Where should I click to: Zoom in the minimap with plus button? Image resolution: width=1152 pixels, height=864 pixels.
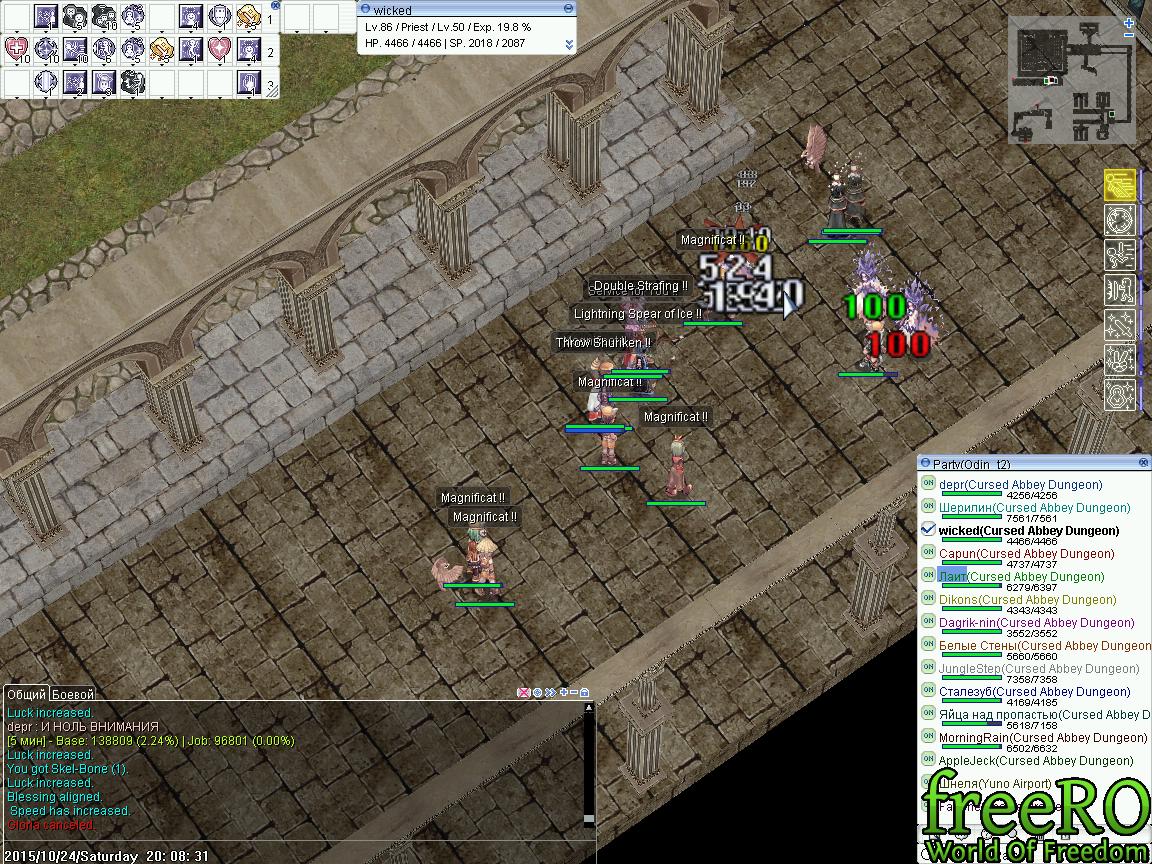point(1128,21)
